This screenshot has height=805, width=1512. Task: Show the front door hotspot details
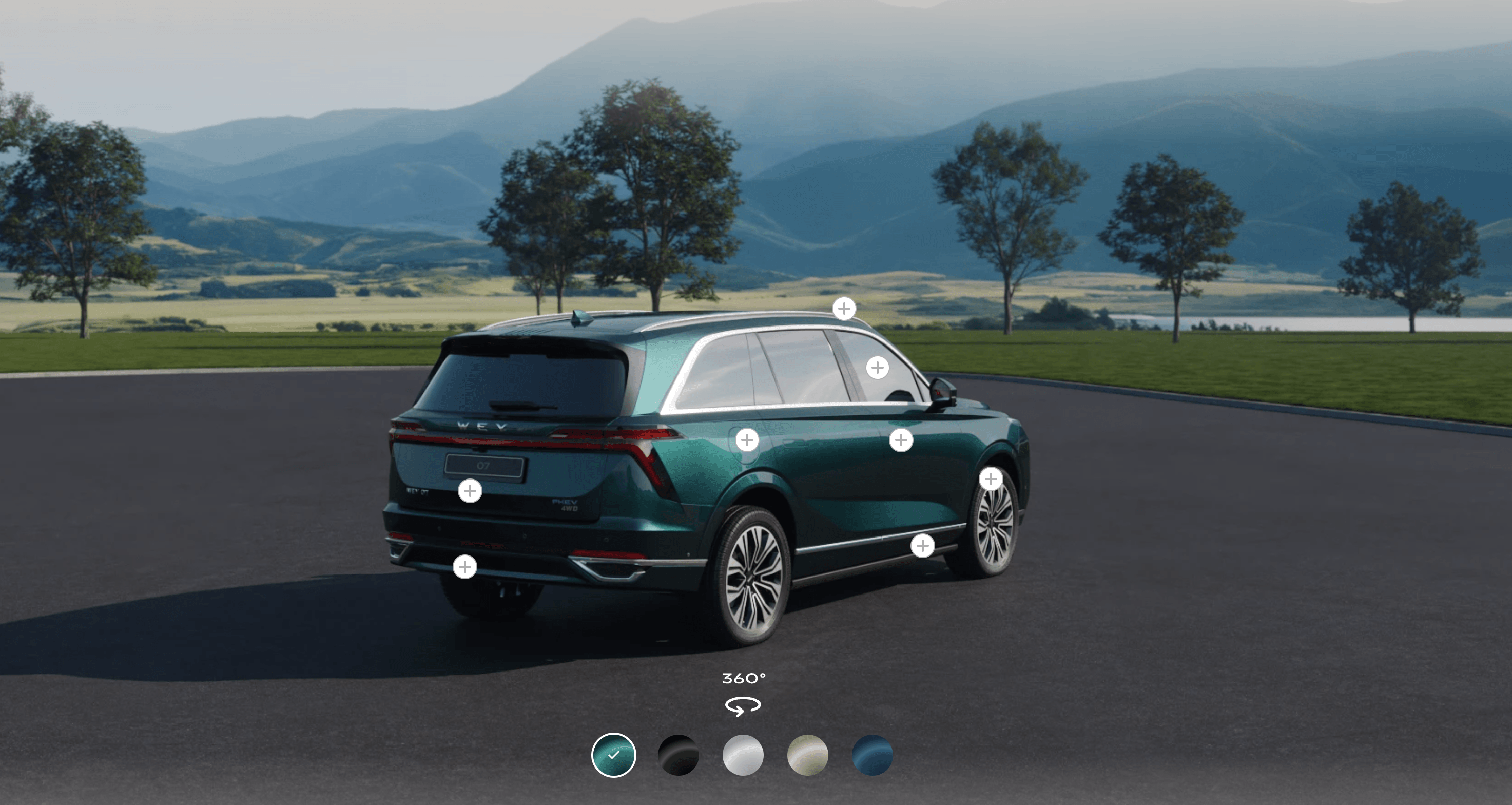pos(901,440)
